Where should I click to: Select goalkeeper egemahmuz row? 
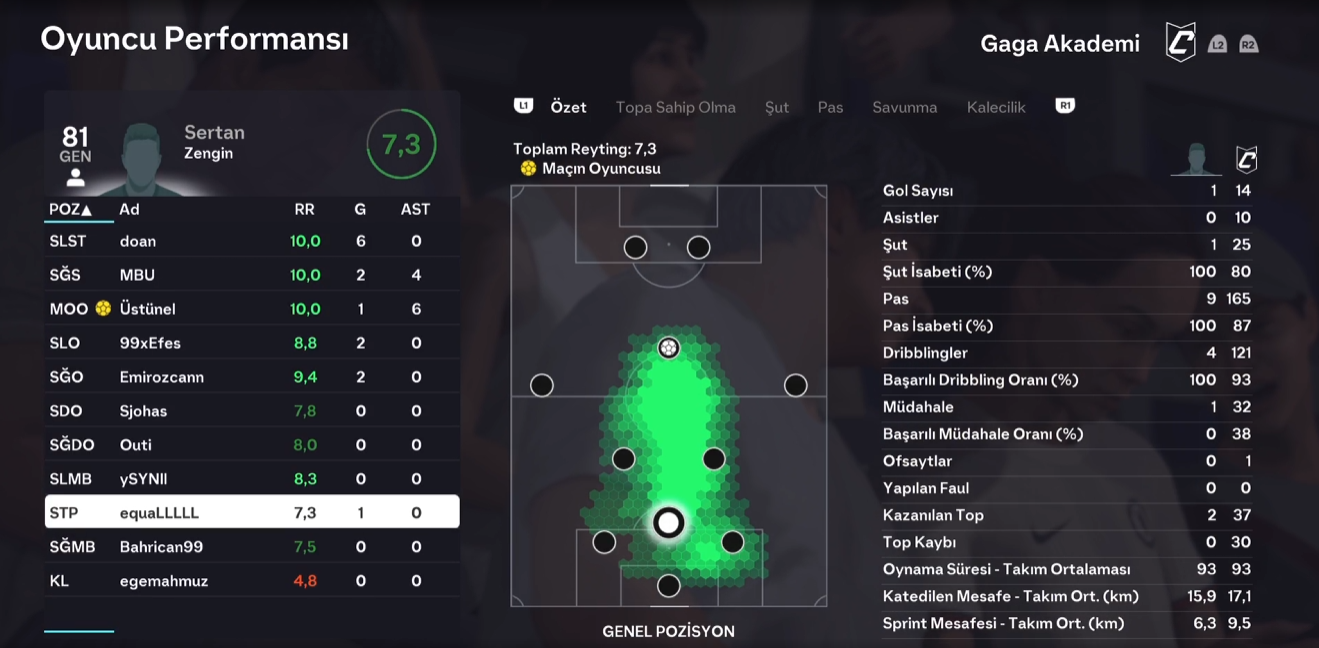[251, 581]
